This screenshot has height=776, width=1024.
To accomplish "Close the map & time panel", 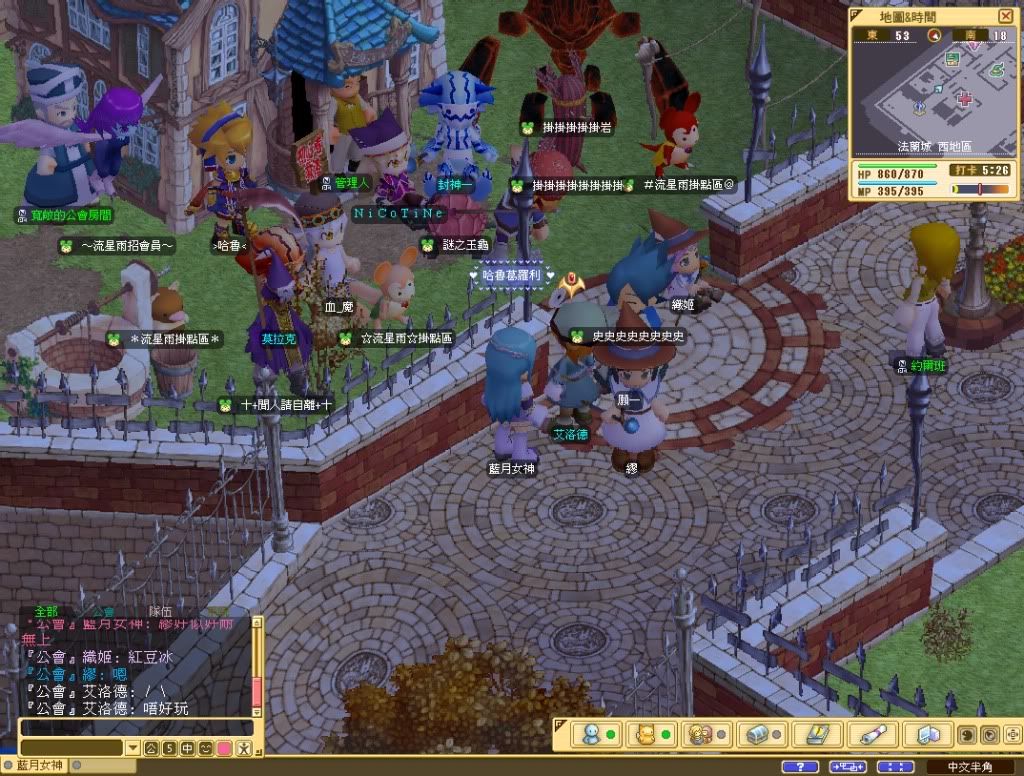I will 1005,16.
